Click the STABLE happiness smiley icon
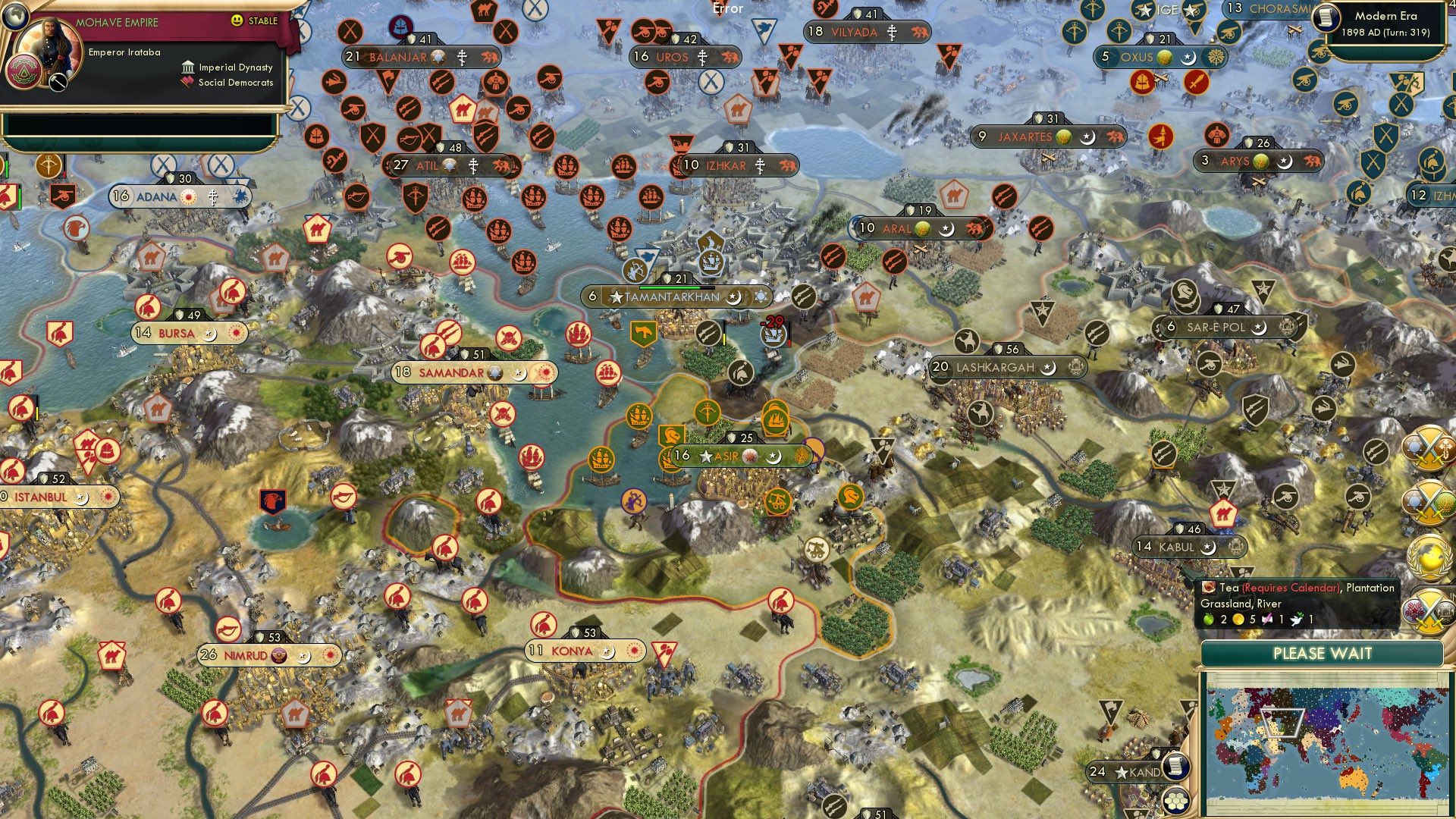The height and width of the screenshot is (819, 1456). coord(237,20)
